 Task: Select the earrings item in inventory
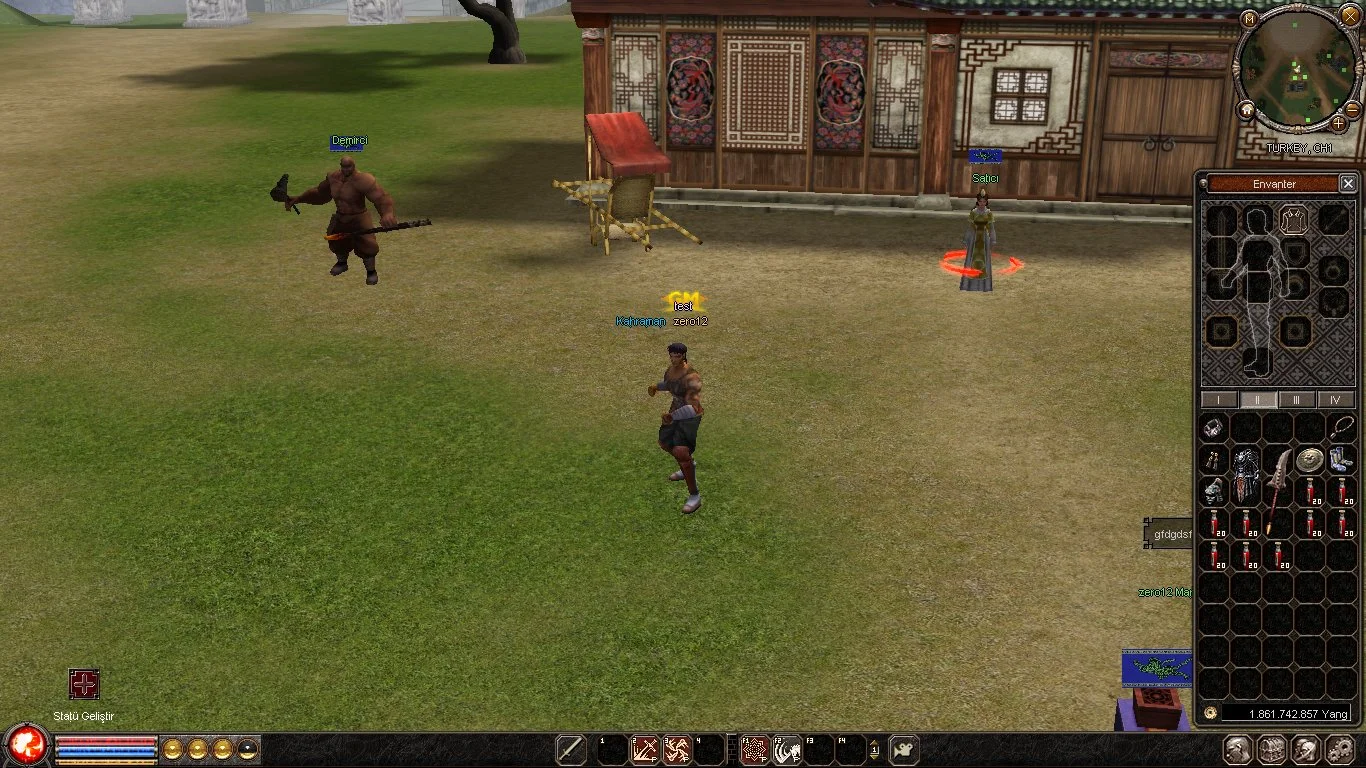1214,460
